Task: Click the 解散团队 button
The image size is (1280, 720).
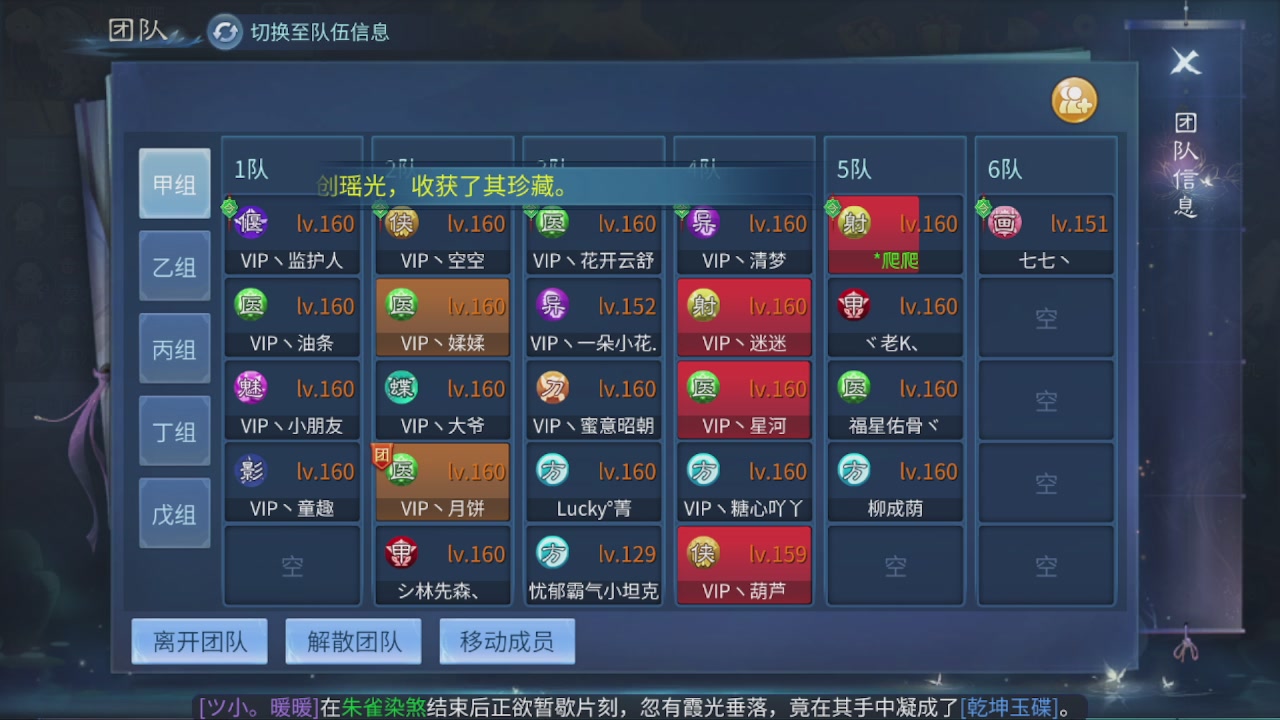Action: click(x=353, y=642)
